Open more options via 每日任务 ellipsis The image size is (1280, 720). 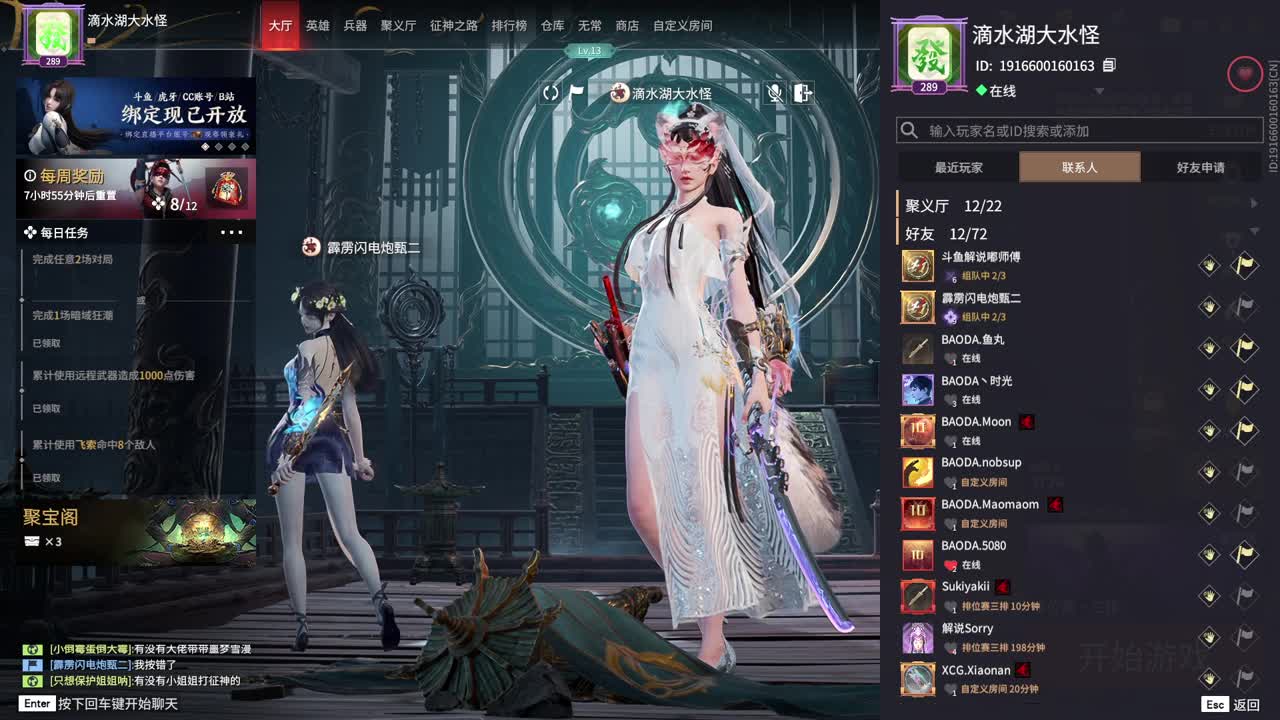coord(232,232)
